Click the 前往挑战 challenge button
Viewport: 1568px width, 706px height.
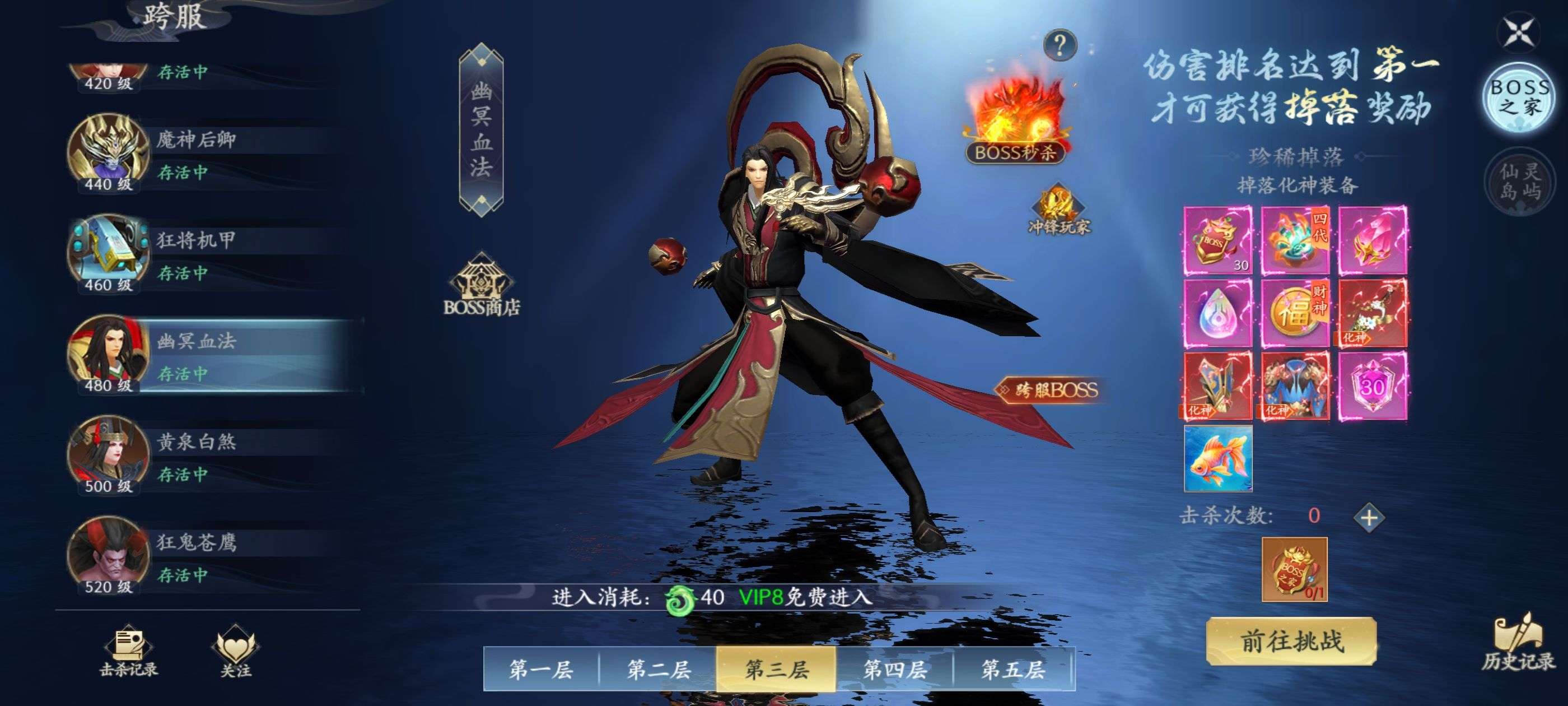tap(1291, 641)
